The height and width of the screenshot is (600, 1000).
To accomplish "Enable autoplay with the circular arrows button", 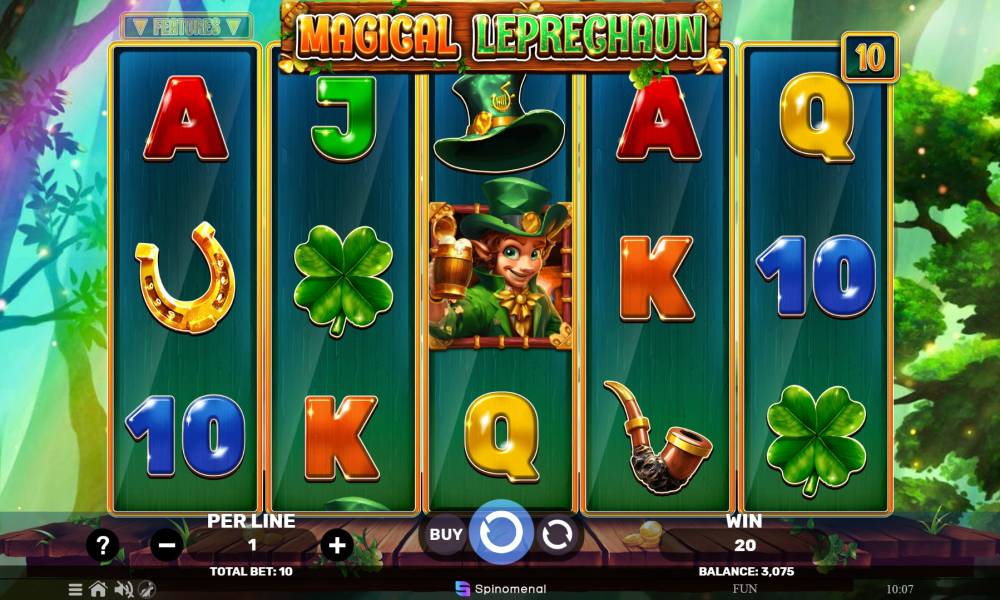I will pos(556,535).
